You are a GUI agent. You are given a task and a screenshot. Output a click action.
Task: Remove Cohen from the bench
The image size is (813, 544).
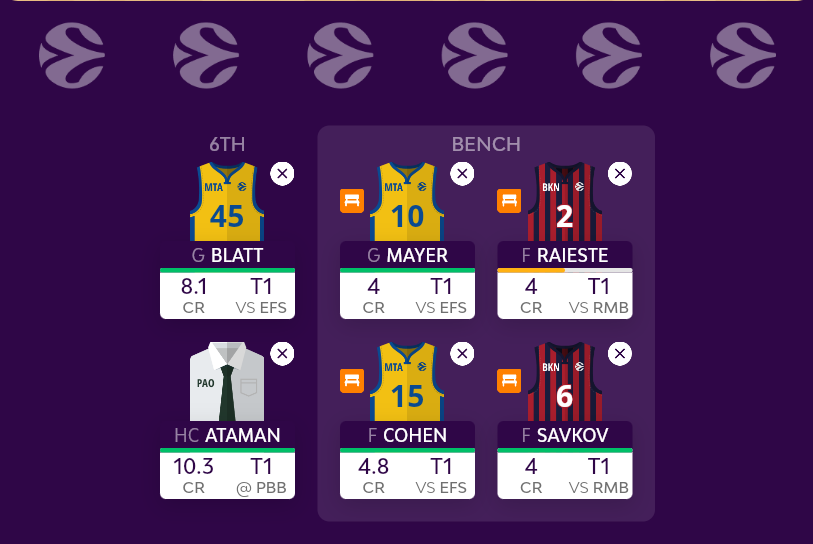[x=462, y=354]
